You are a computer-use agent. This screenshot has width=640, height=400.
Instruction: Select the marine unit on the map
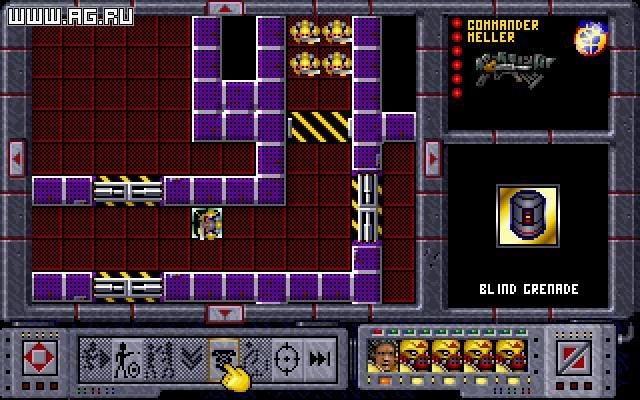[x=207, y=222]
